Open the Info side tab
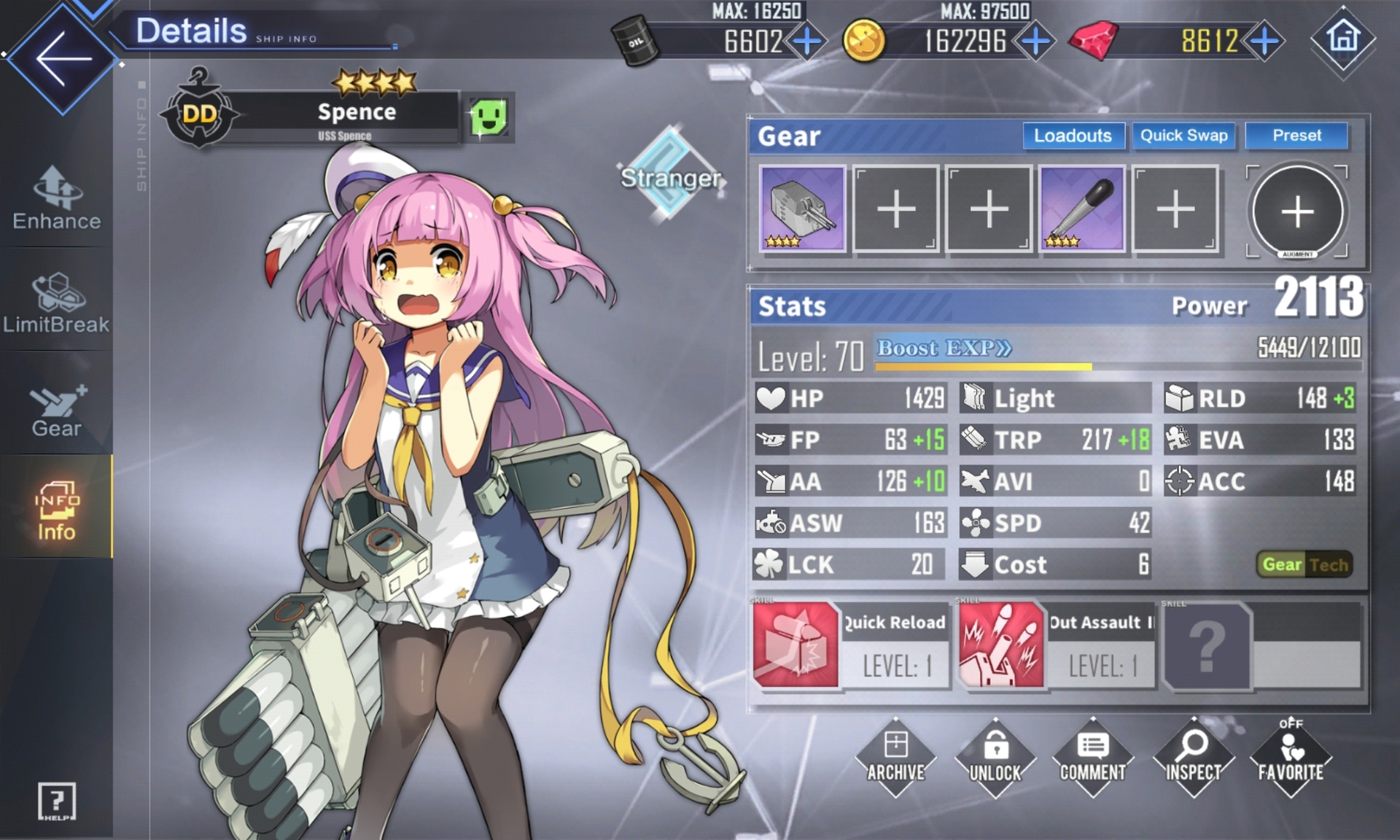Viewport: 1400px width, 840px height. click(x=56, y=510)
